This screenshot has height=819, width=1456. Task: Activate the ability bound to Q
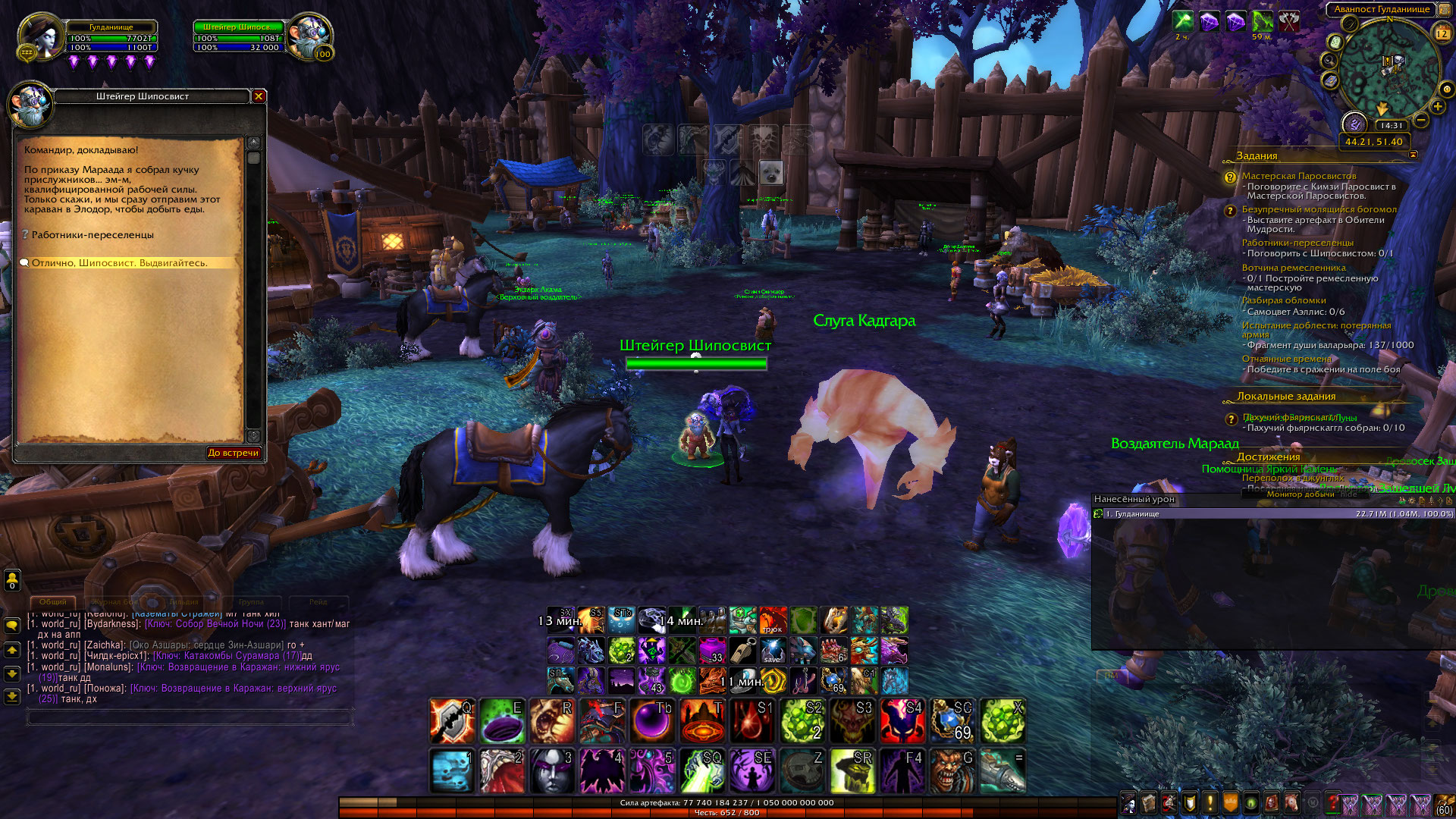coord(452,721)
